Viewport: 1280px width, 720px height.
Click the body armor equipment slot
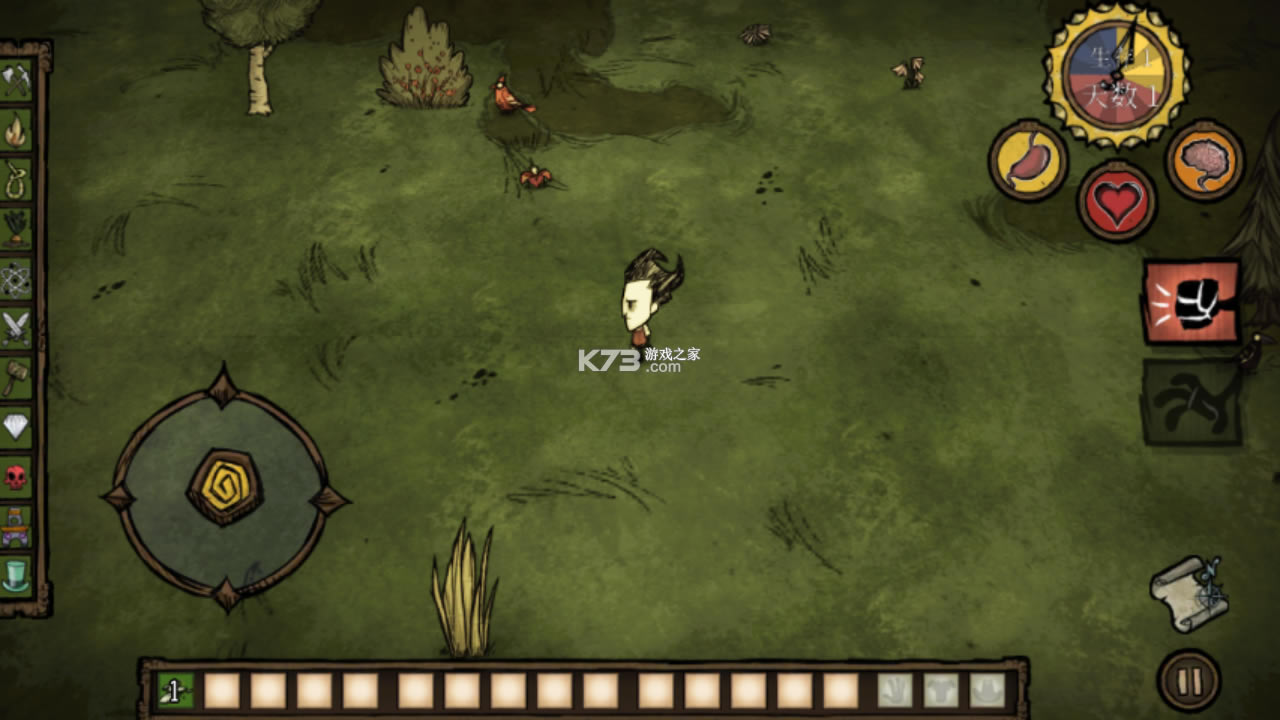[x=940, y=690]
